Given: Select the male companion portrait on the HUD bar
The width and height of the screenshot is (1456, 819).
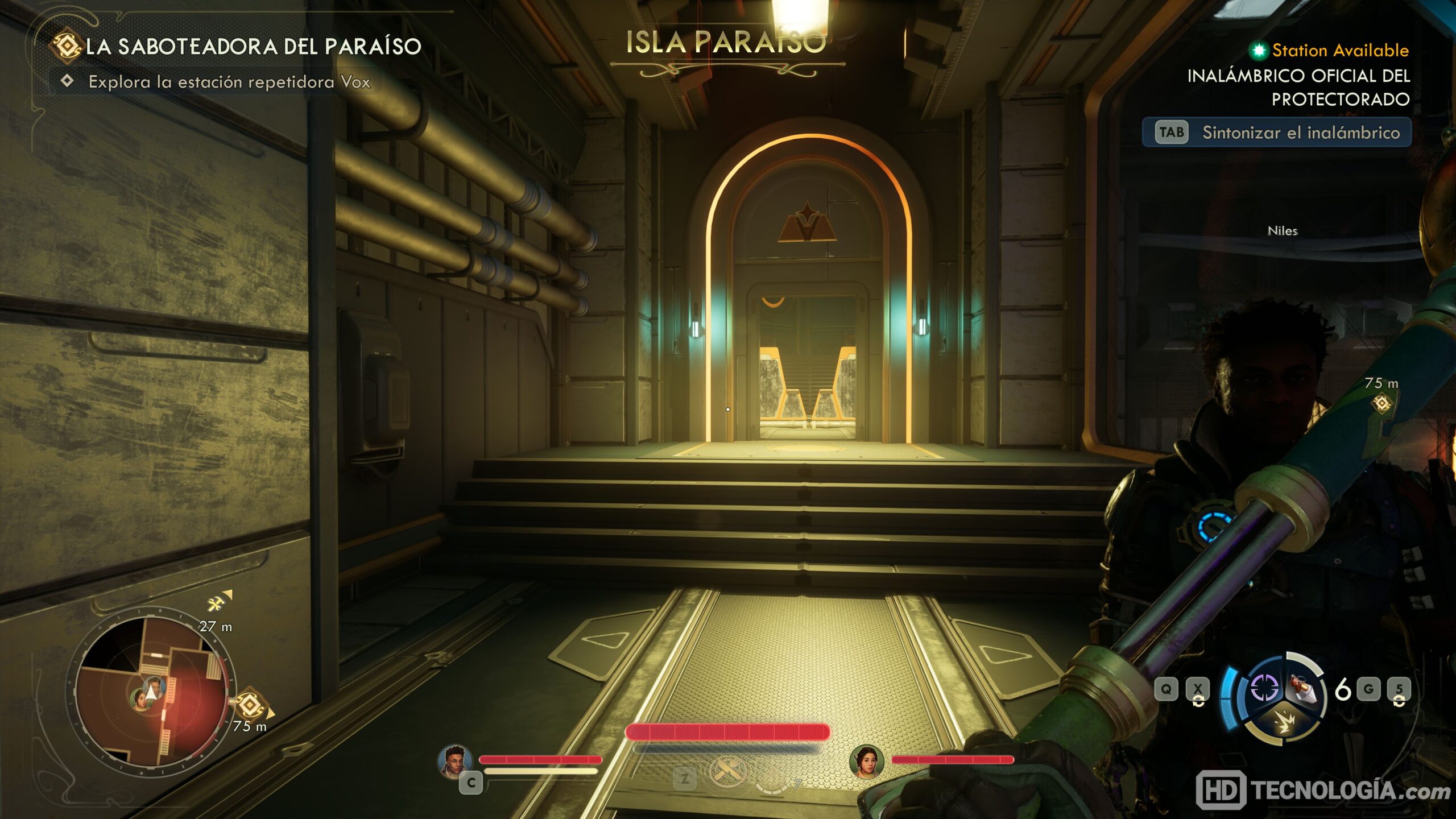Looking at the screenshot, I should (455, 760).
